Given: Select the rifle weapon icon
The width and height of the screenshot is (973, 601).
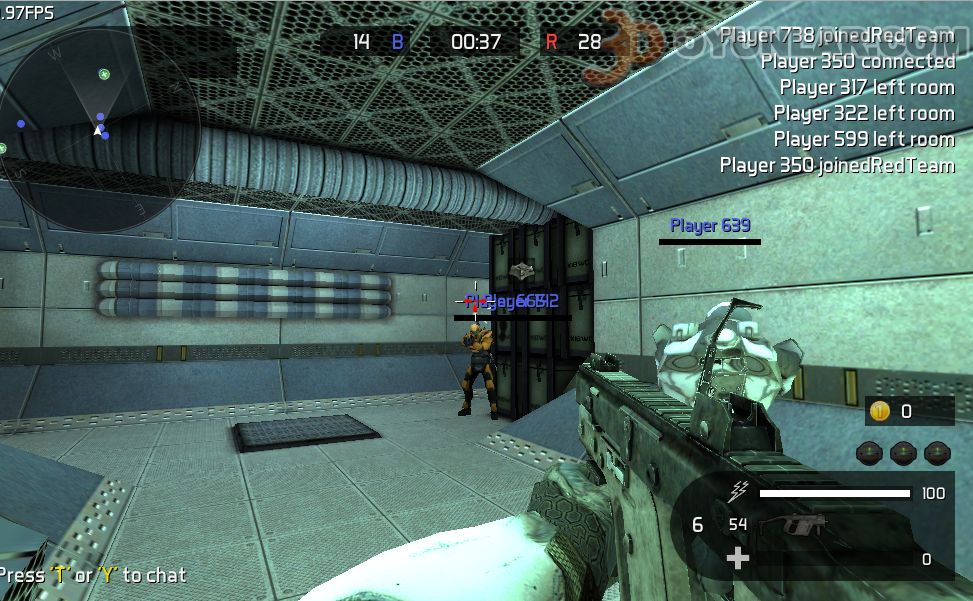Looking at the screenshot, I should tap(792, 525).
